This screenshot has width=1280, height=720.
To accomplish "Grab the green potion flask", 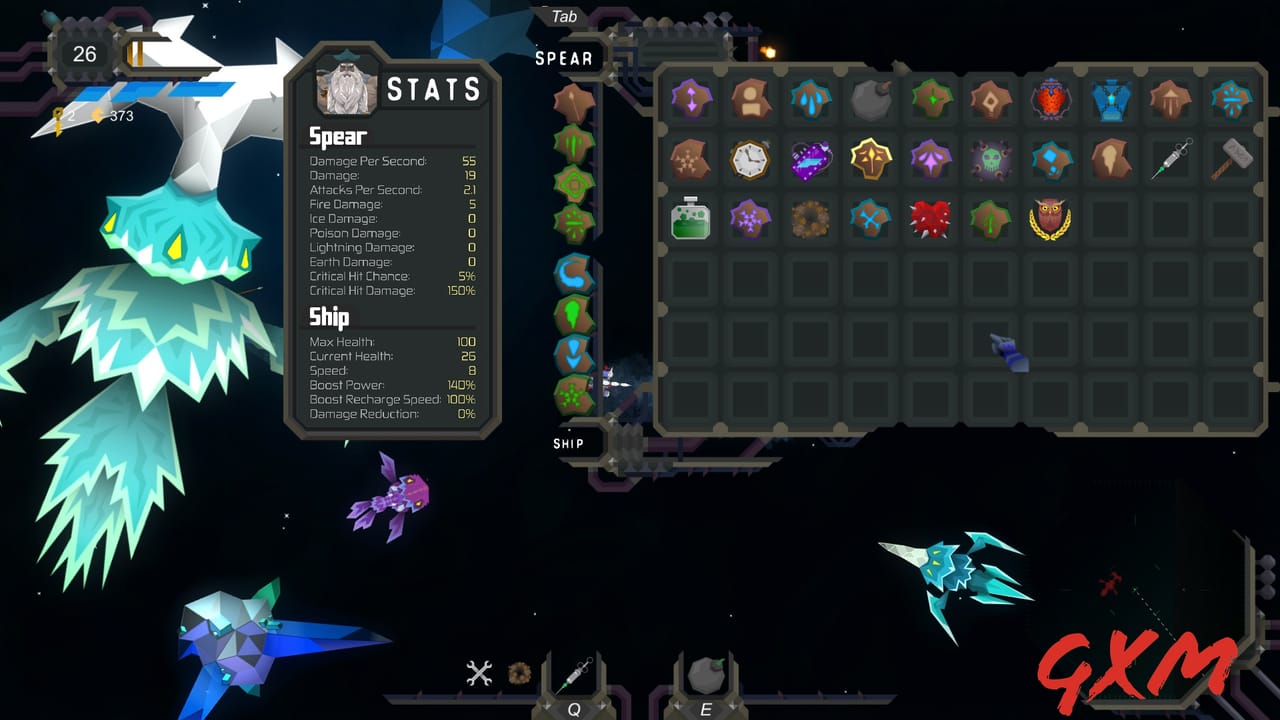I will tap(690, 219).
